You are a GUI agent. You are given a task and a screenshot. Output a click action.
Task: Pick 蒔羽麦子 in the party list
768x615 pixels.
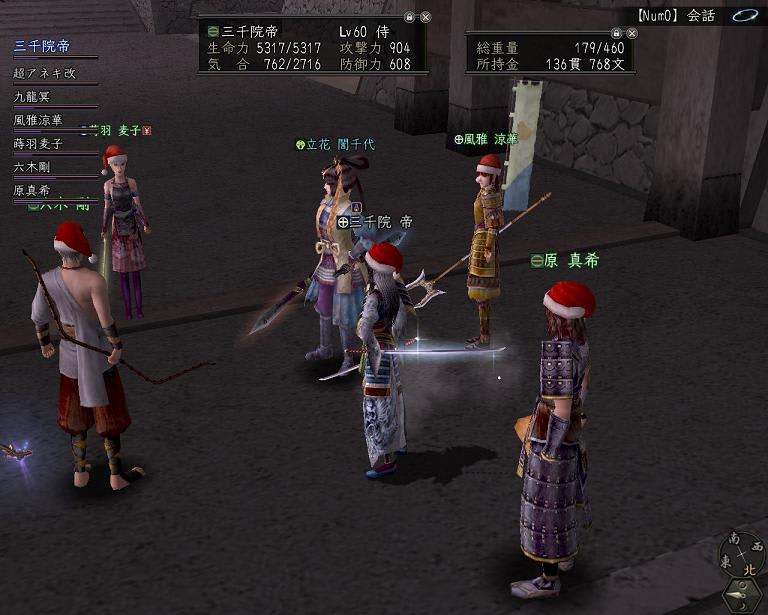[x=38, y=144]
